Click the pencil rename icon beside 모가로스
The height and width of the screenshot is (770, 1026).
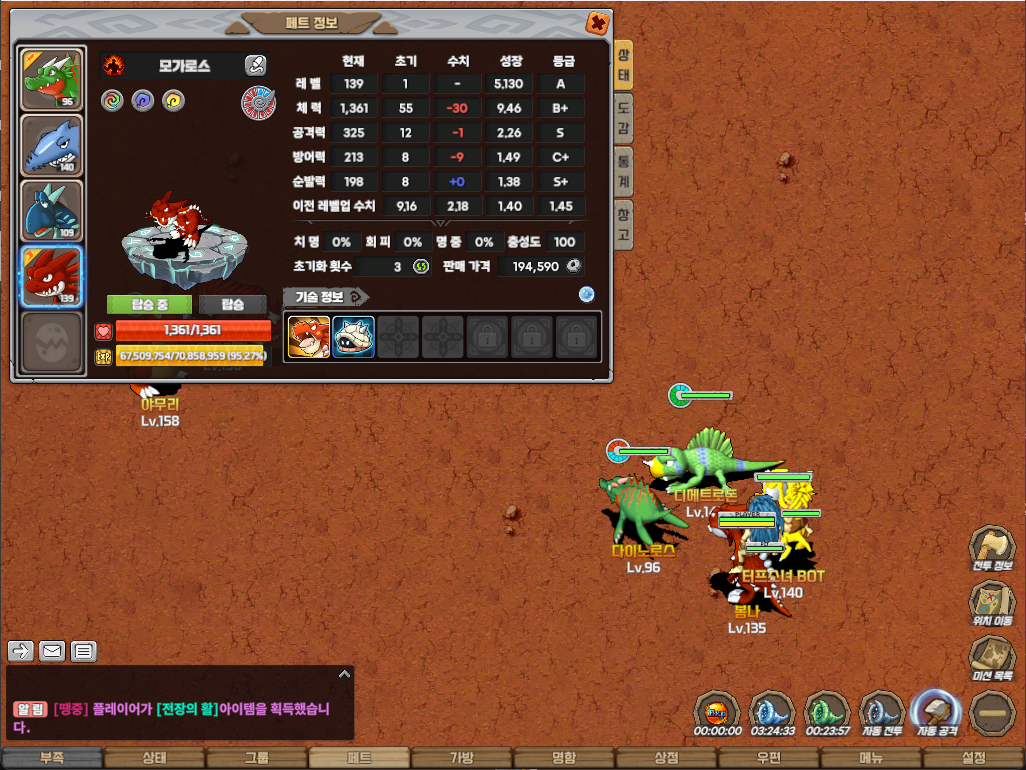tap(256, 66)
